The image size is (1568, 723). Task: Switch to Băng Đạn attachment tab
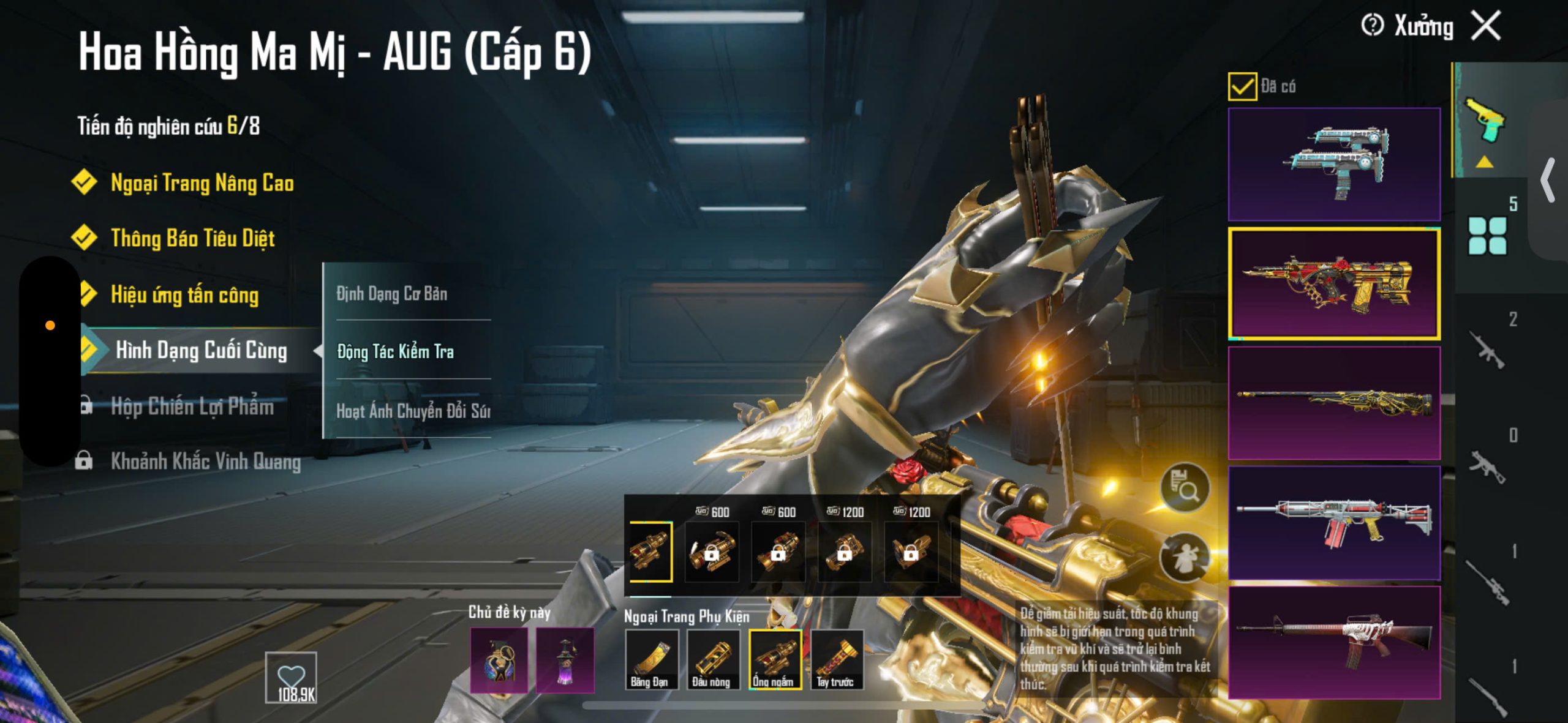651,659
